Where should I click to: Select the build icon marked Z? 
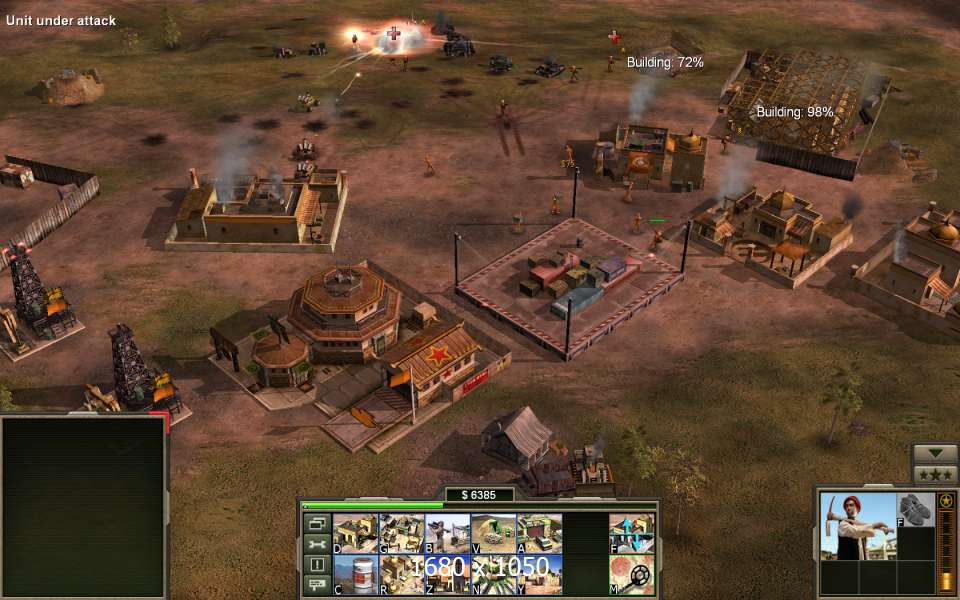point(448,574)
